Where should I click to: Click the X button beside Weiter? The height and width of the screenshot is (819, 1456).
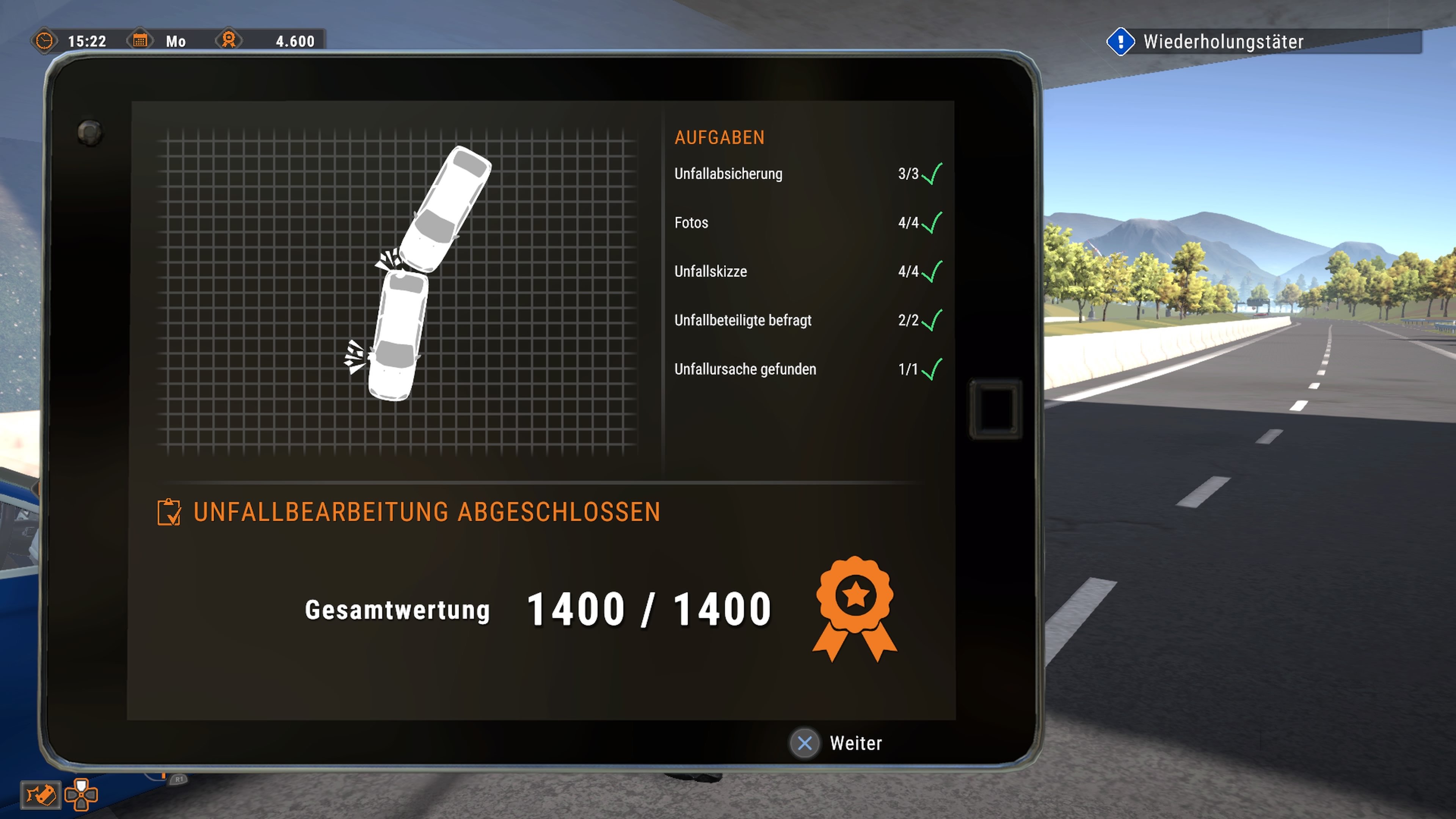[x=805, y=744]
